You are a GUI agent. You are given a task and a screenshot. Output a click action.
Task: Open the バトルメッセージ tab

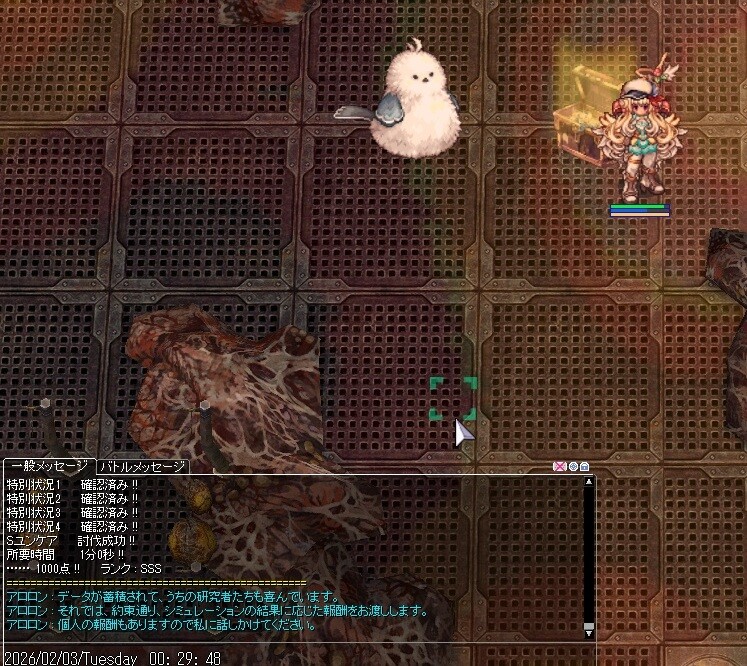click(142, 466)
